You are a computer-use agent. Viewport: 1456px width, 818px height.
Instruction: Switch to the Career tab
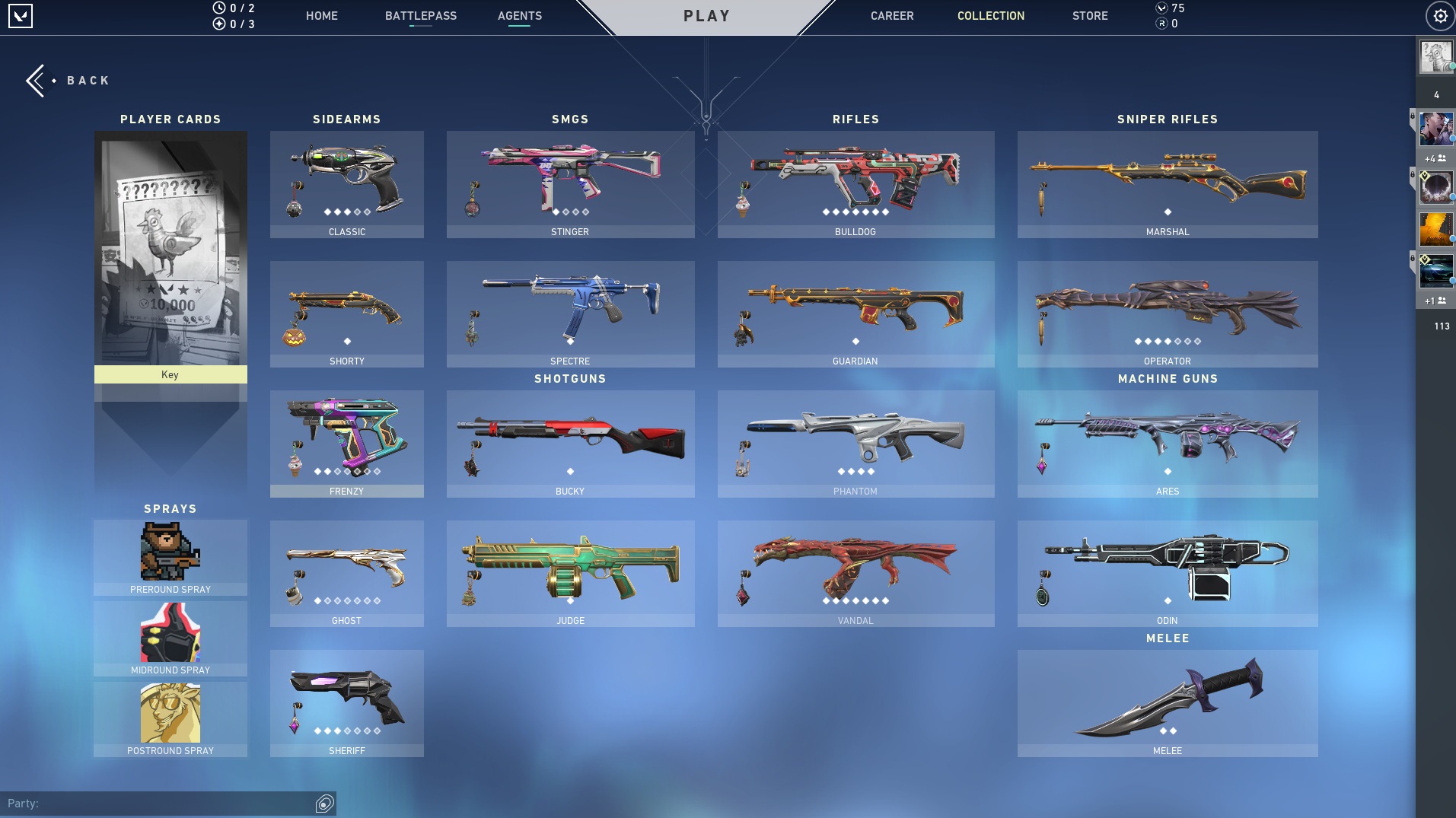891,16
